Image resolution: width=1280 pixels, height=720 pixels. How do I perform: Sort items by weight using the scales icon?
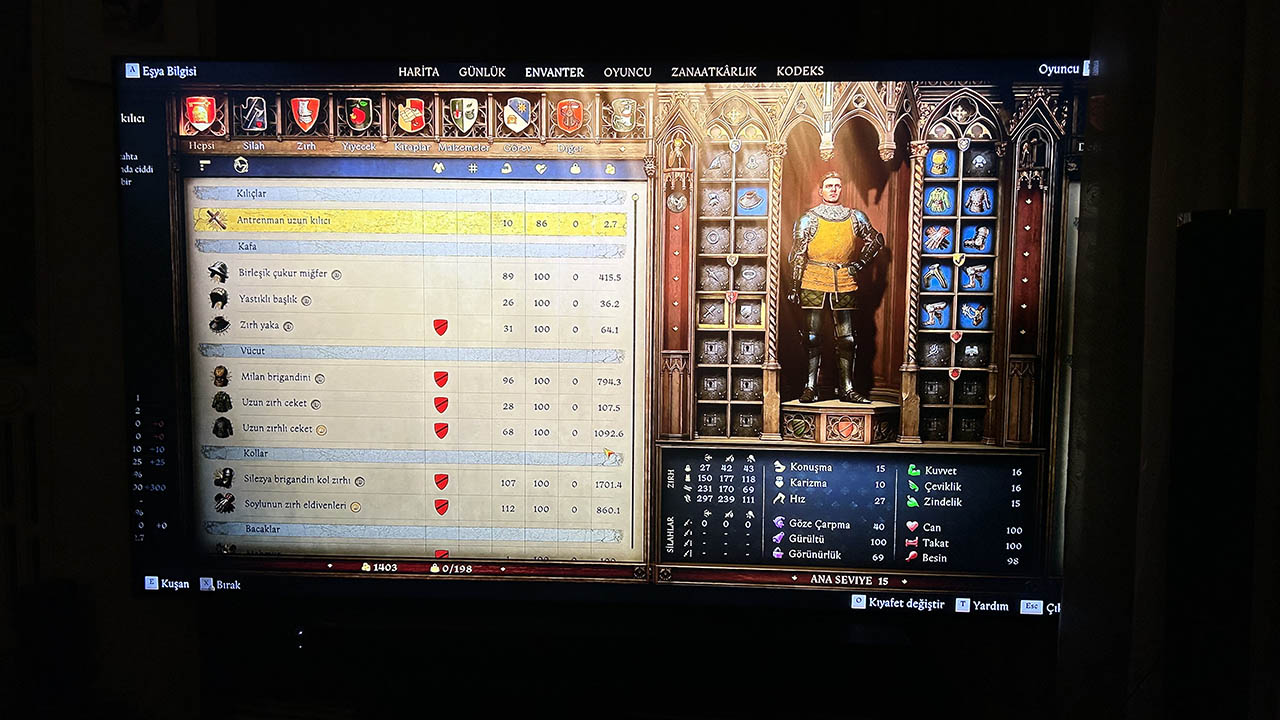[576, 167]
